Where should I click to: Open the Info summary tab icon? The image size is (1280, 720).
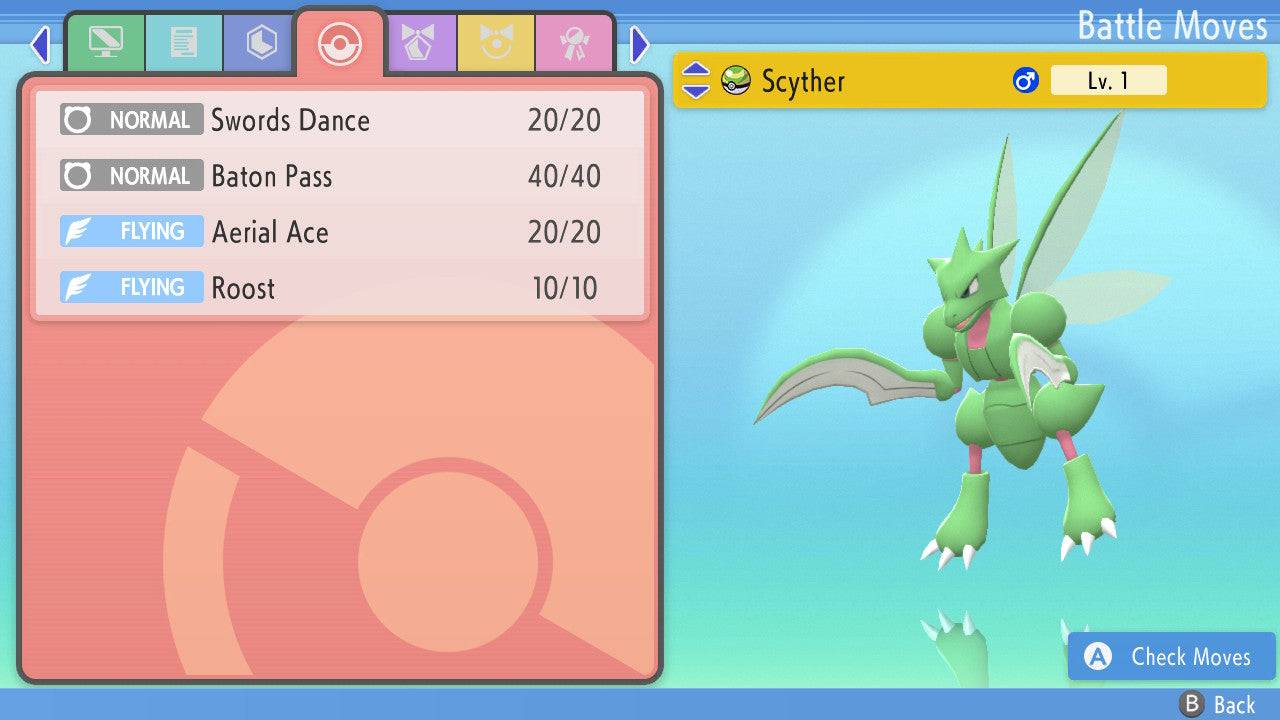pyautogui.click(x=107, y=42)
